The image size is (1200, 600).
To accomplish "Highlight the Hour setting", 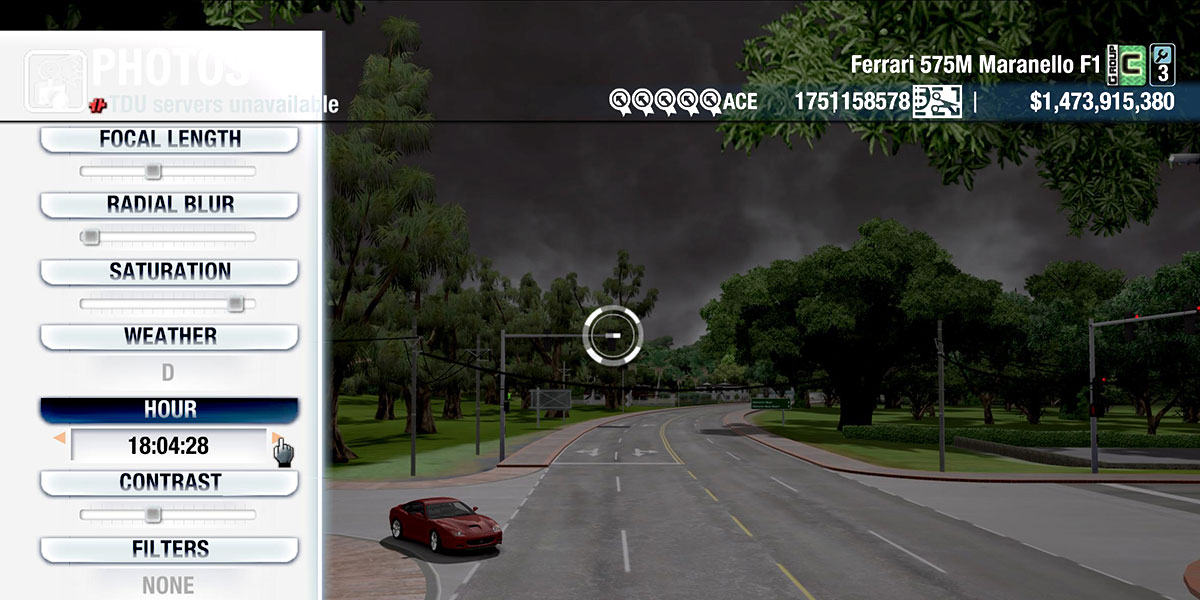I will tap(169, 410).
